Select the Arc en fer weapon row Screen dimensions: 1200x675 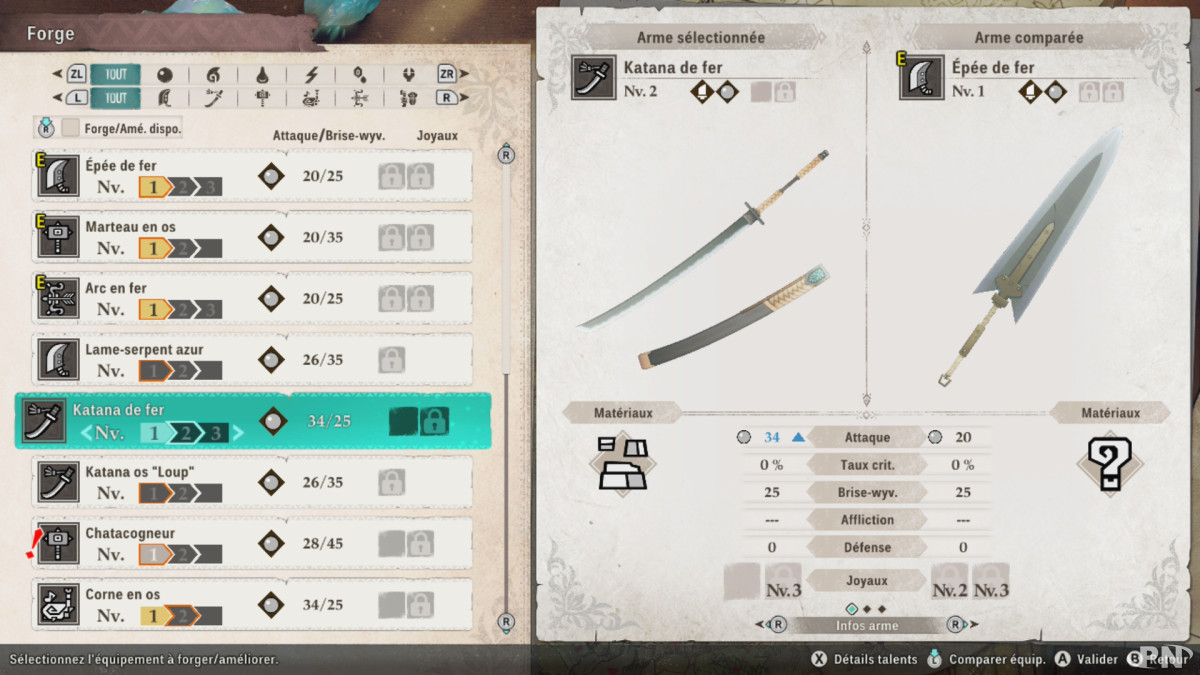(252, 298)
